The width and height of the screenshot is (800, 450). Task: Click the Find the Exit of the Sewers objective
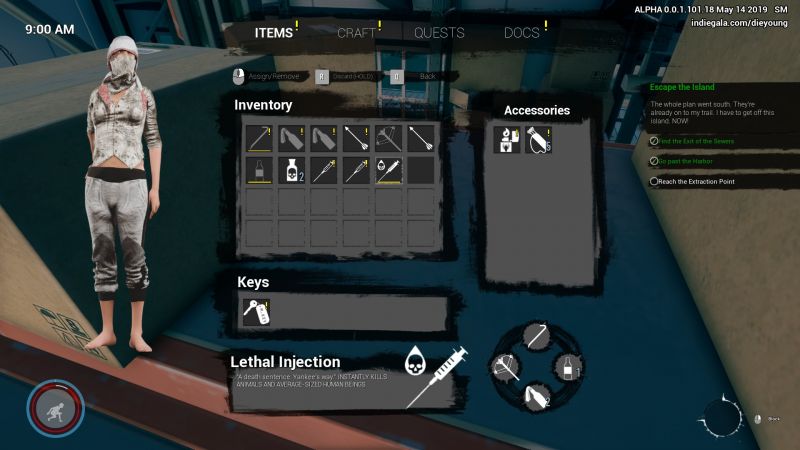695,141
